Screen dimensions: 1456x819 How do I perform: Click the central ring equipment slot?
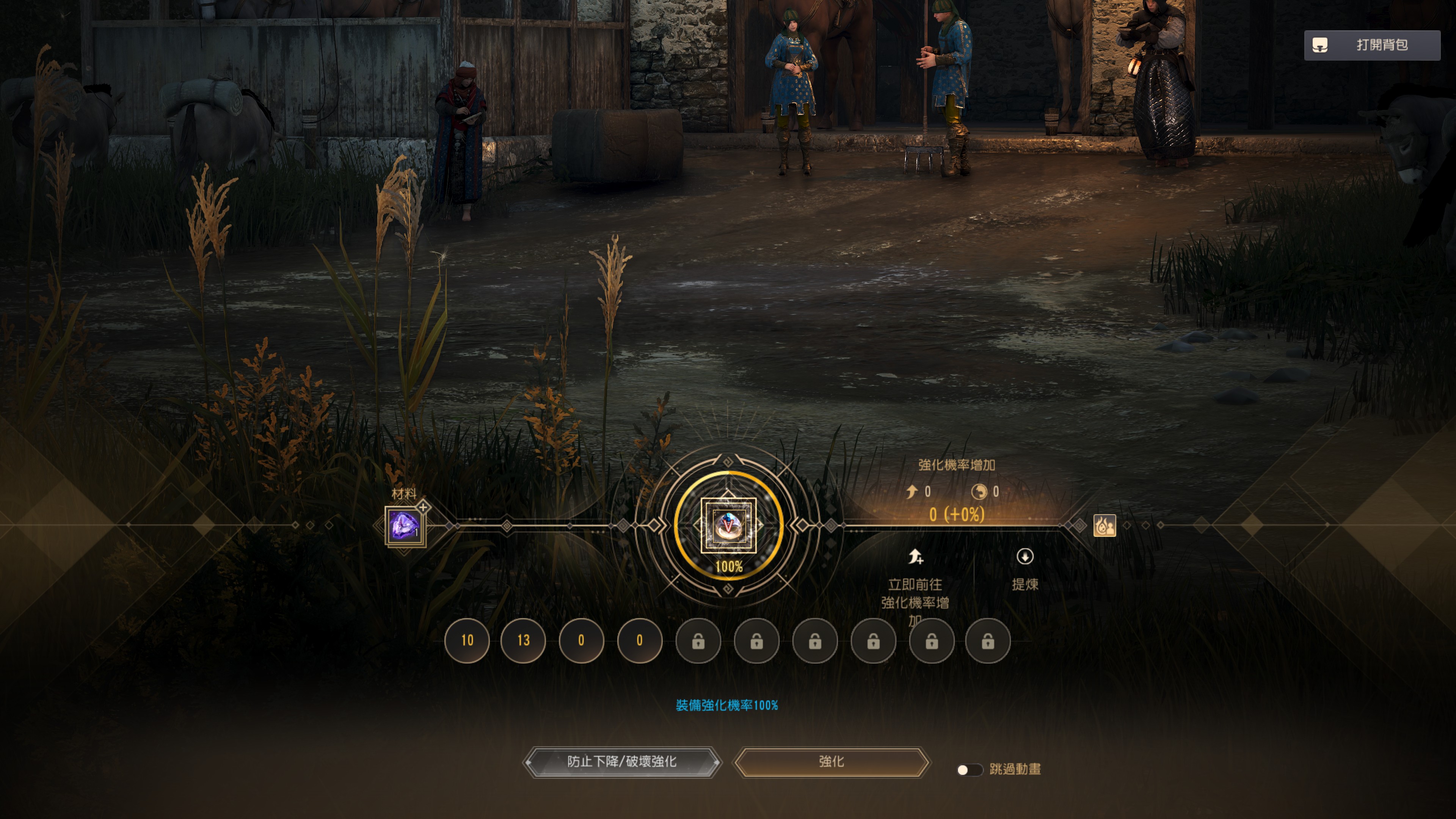coord(728,526)
